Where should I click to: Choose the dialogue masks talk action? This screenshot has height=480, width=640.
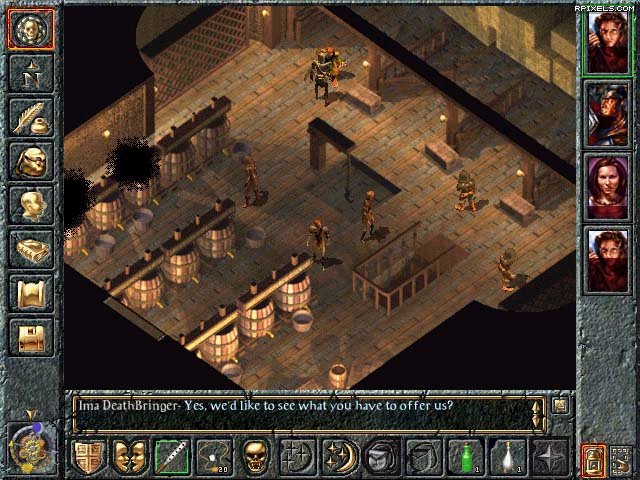coord(130,457)
